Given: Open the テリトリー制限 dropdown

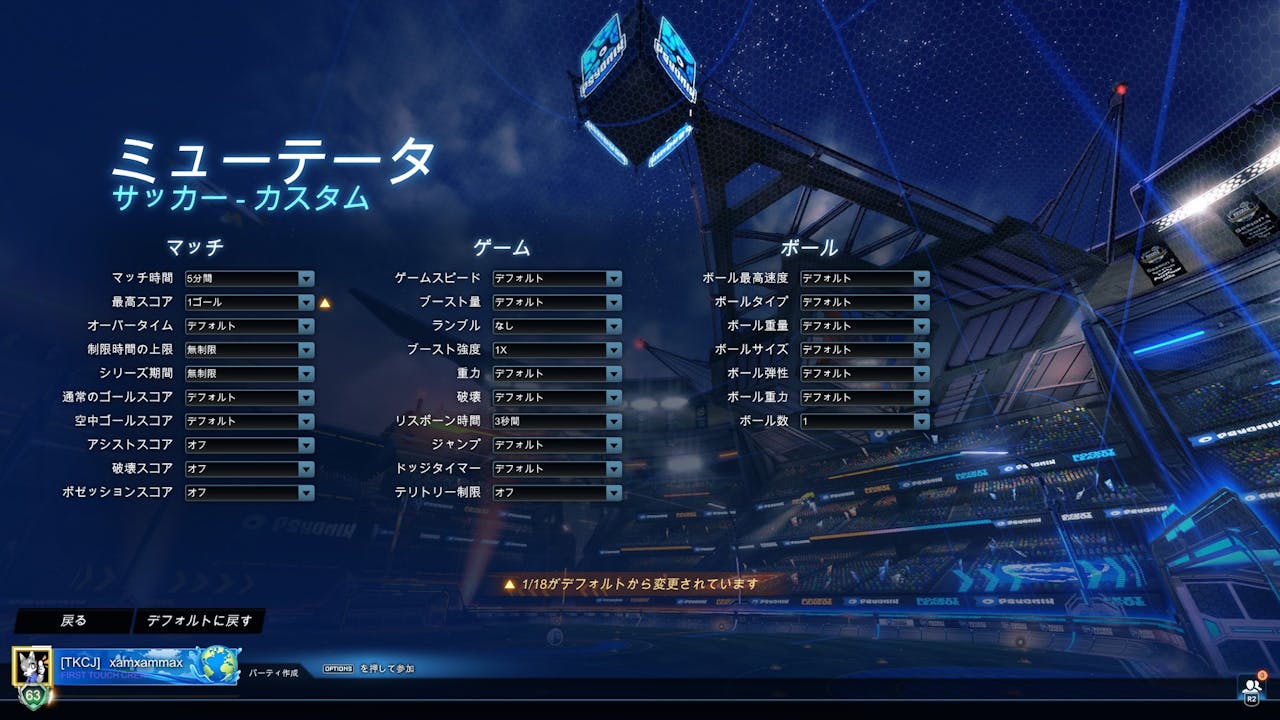Looking at the screenshot, I should click(x=557, y=493).
